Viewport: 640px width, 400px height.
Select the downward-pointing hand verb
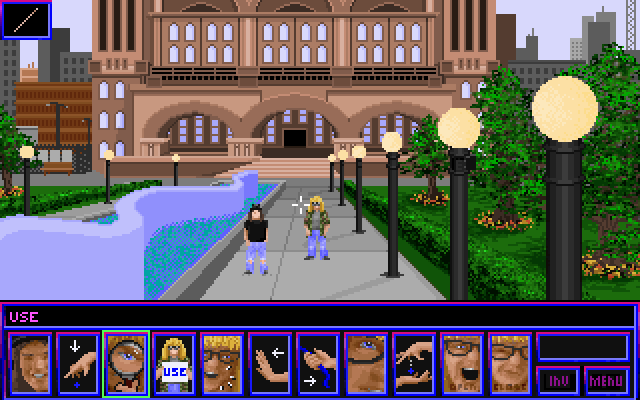pos(78,364)
